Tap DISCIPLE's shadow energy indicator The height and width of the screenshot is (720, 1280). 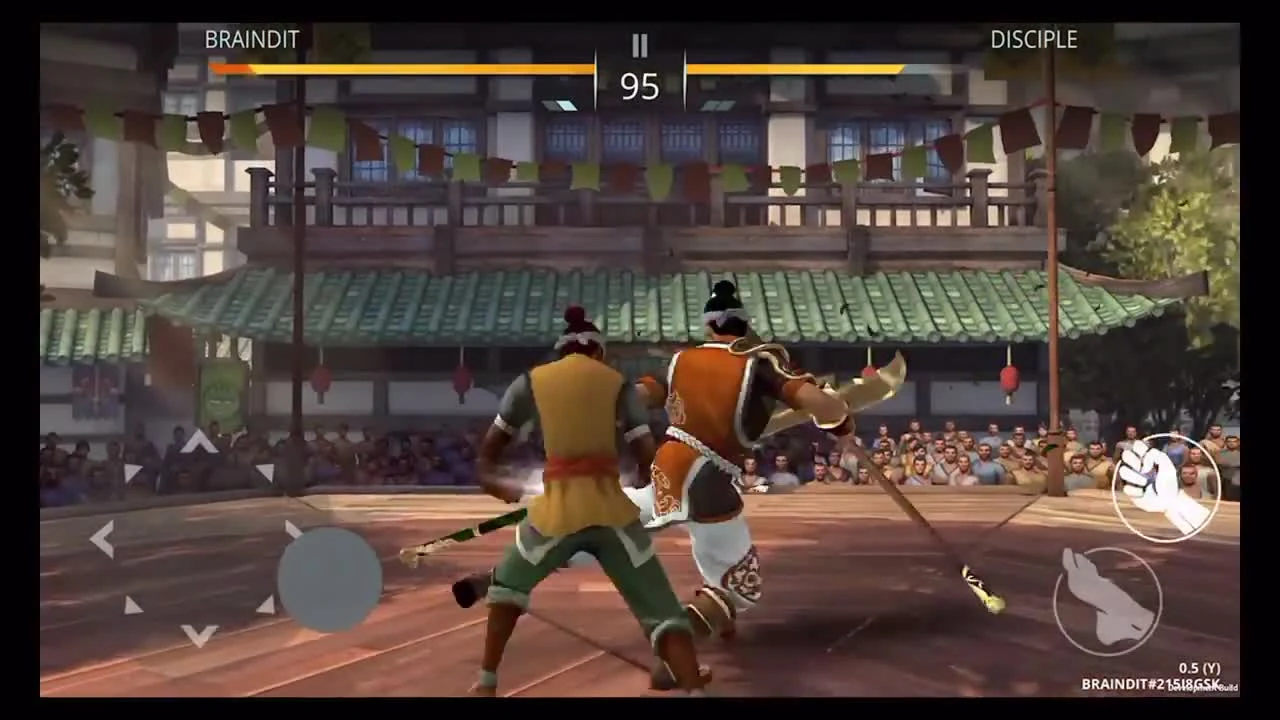pyautogui.click(x=718, y=103)
